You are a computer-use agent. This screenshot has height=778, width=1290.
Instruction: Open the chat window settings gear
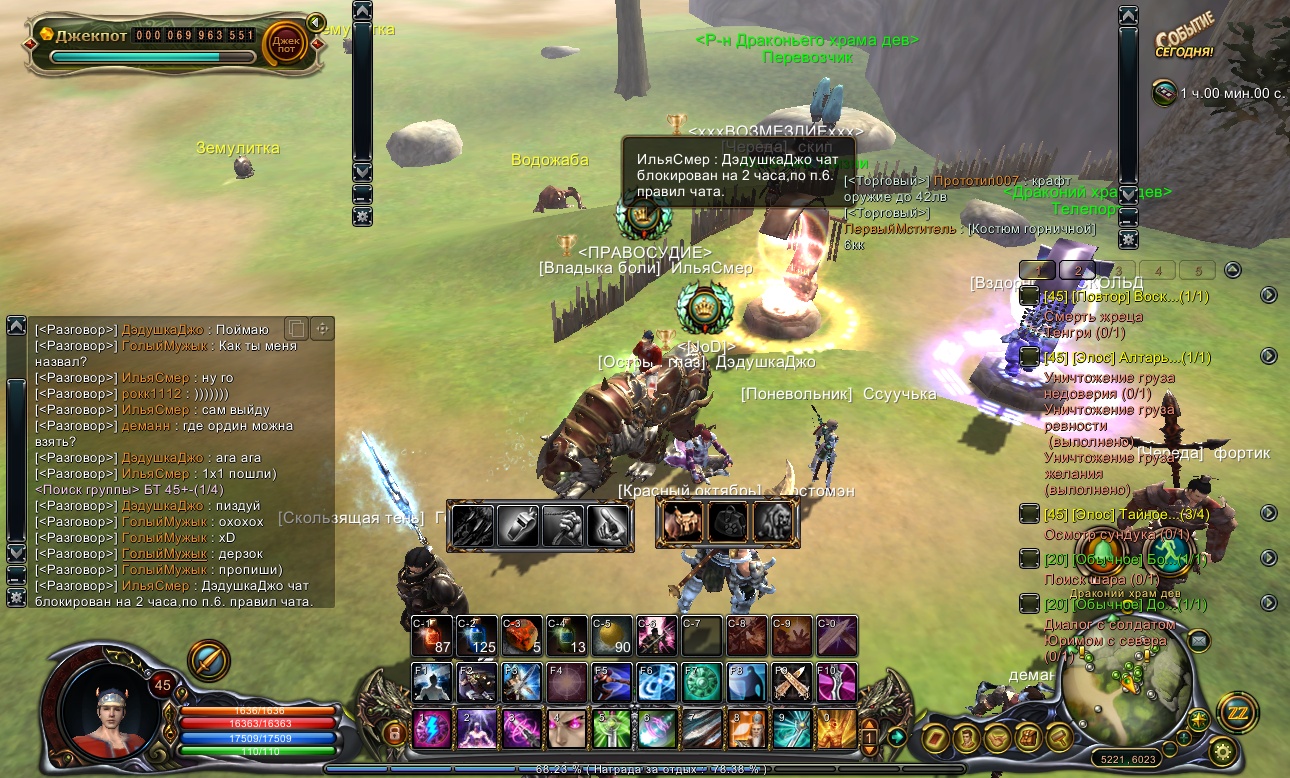[16, 597]
